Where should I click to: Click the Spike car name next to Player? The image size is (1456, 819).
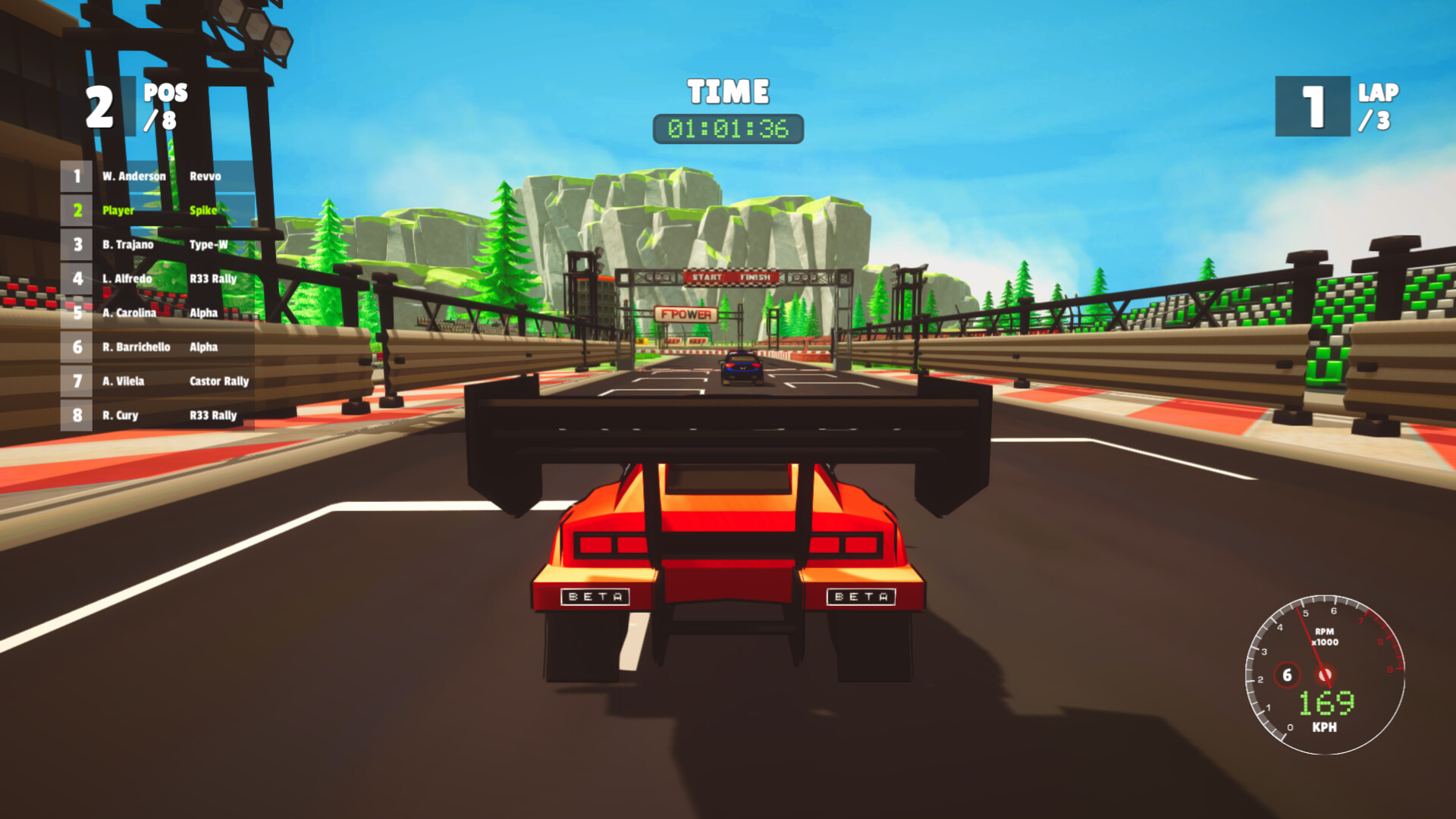coord(202,211)
